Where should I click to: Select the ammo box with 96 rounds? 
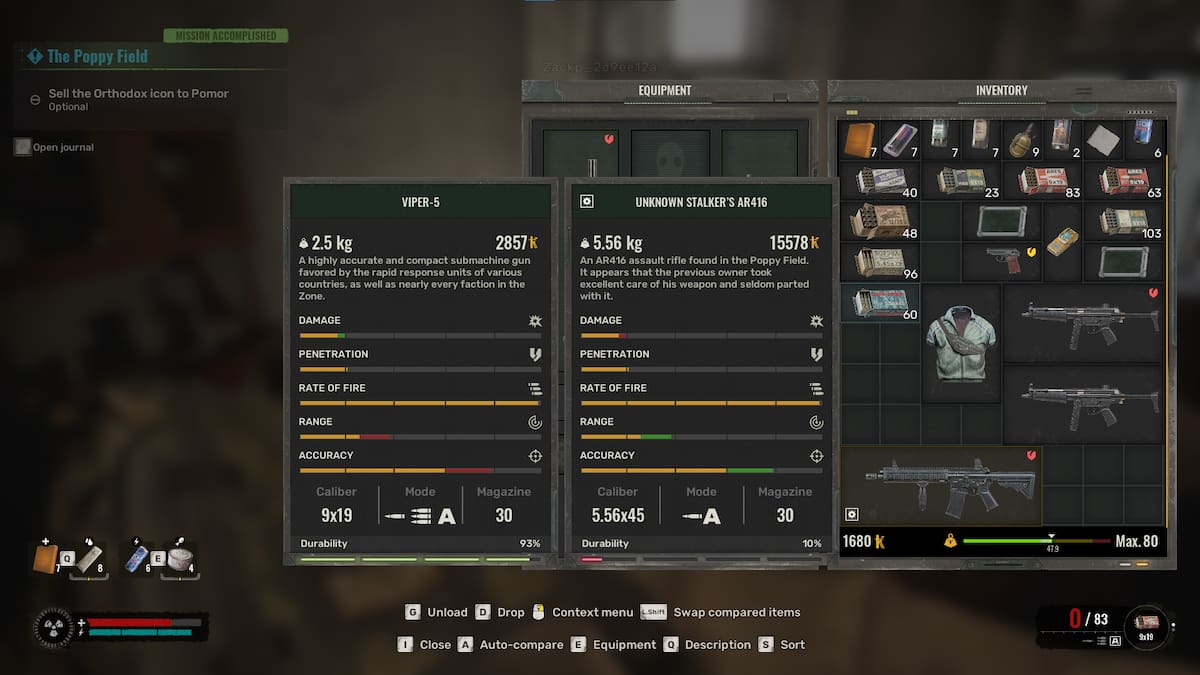coord(879,261)
